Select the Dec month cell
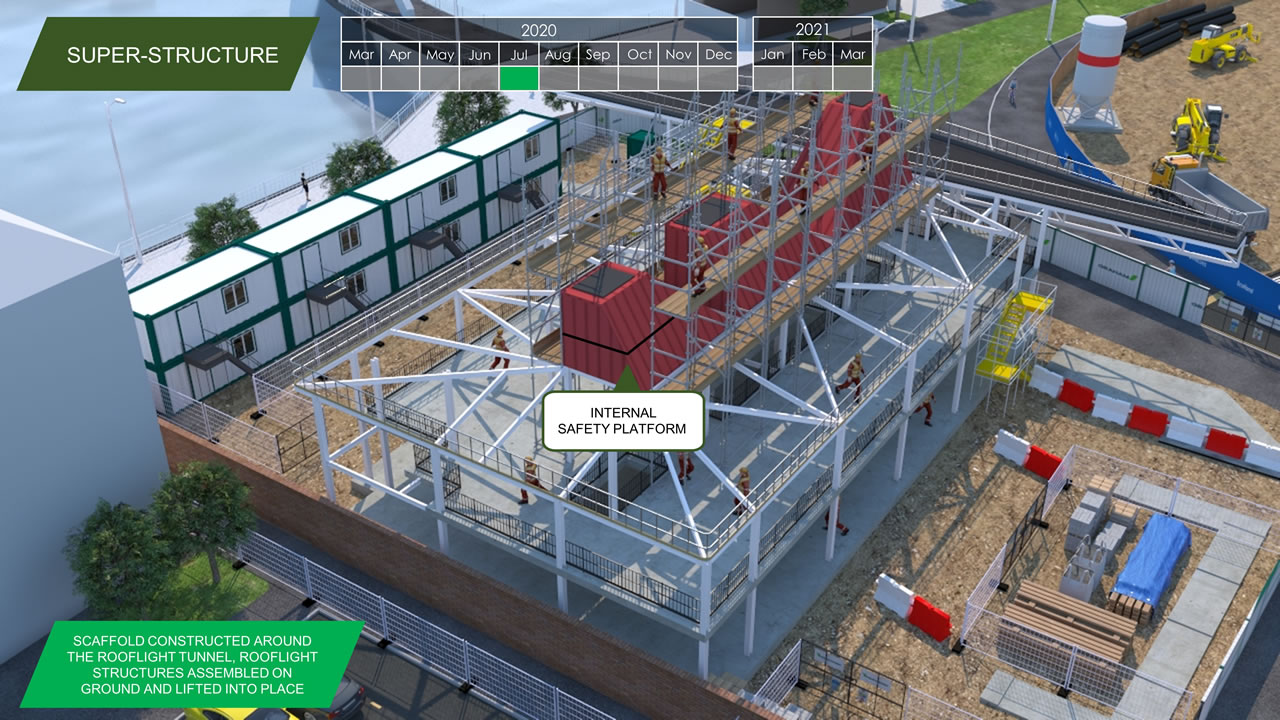 (718, 55)
